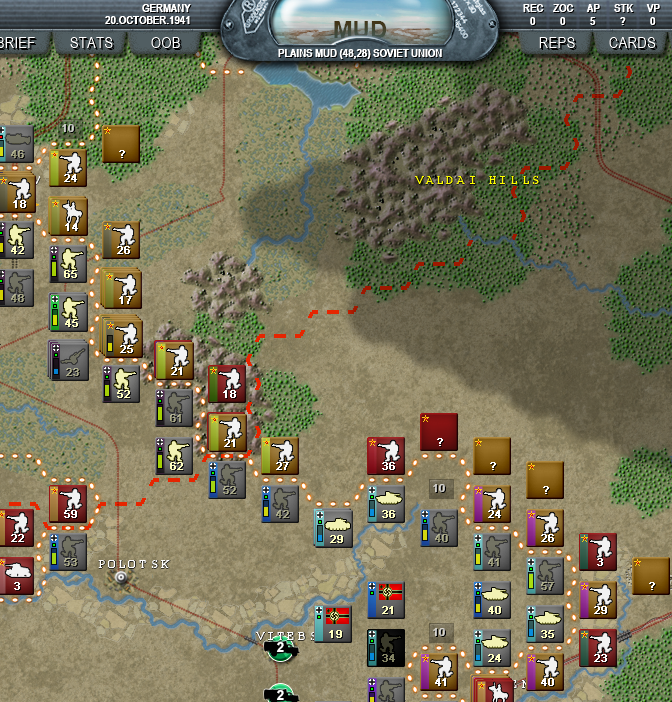Image resolution: width=672 pixels, height=702 pixels.
Task: Select the German flag unit numbered 19
Action: tap(334, 623)
